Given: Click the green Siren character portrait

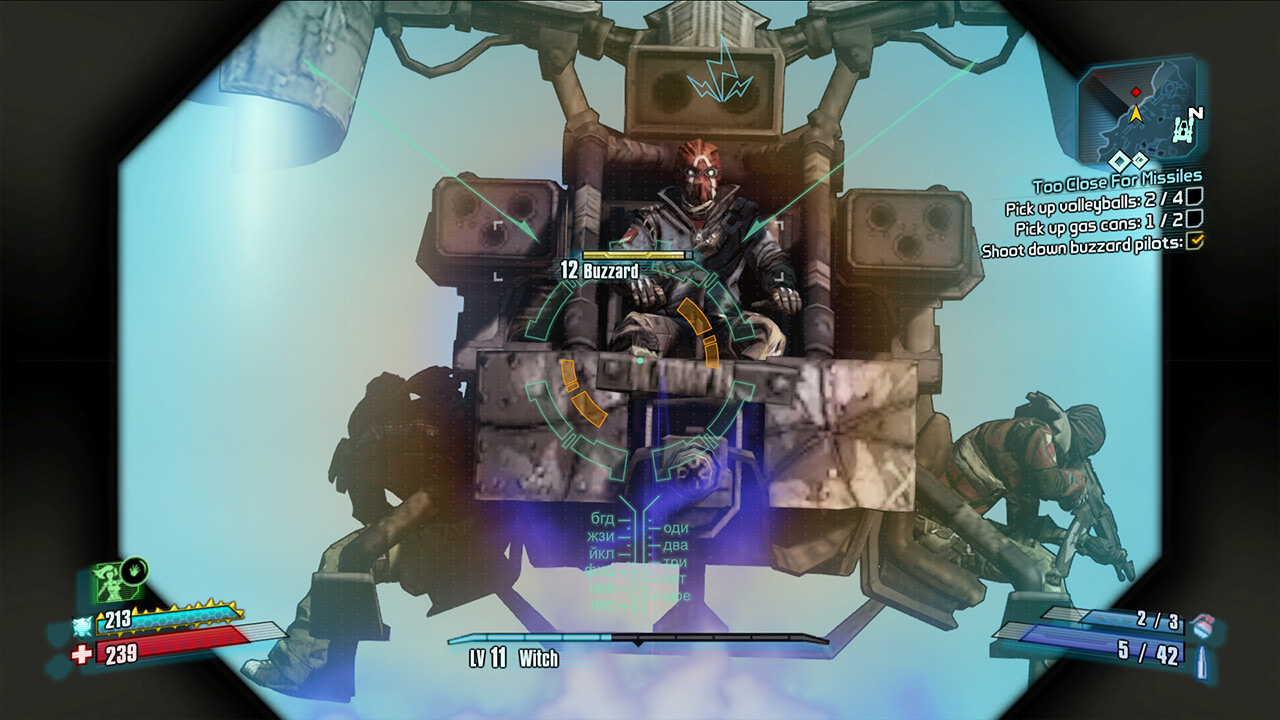Looking at the screenshot, I should click(110, 582).
